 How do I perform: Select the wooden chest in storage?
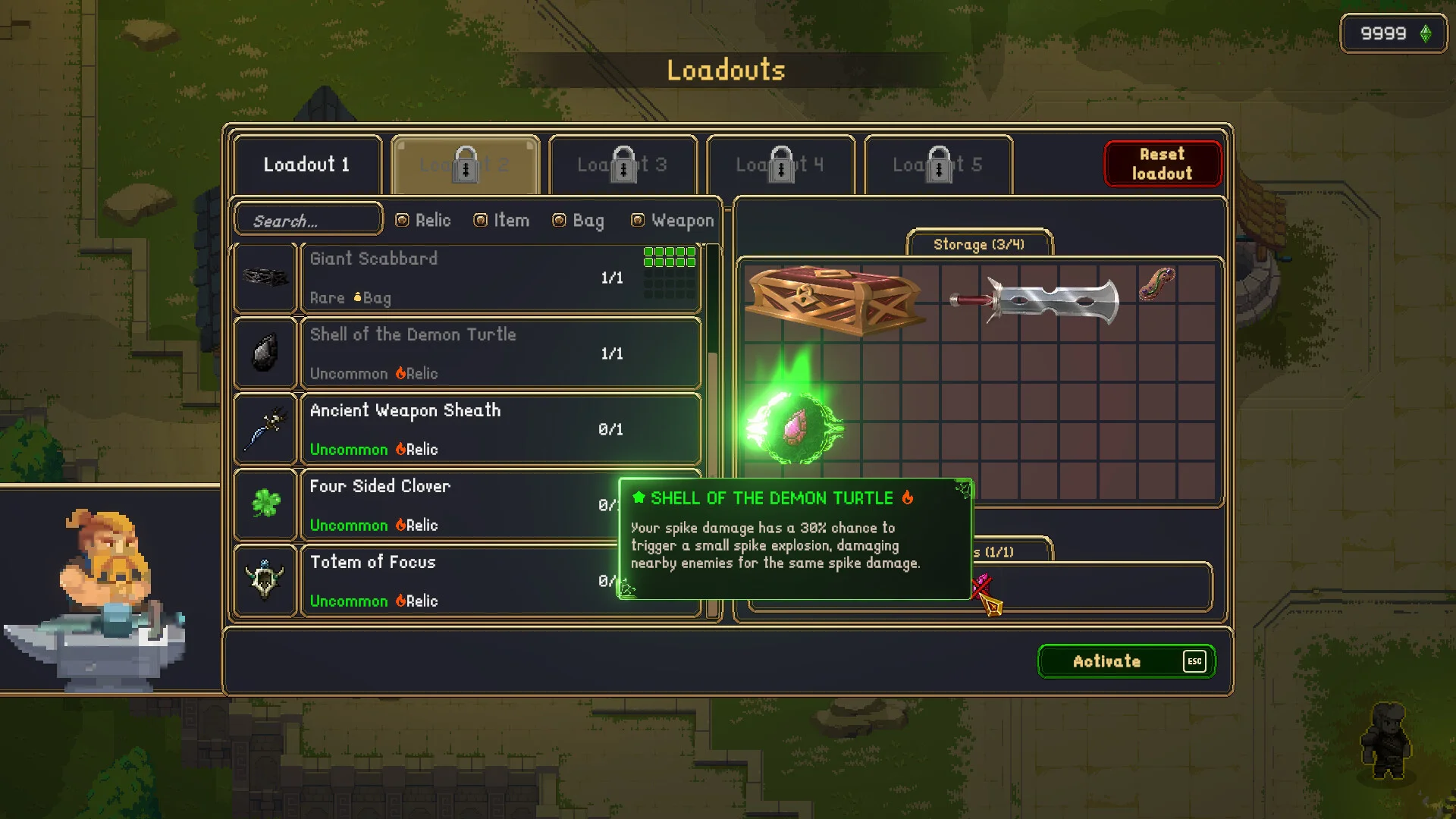tap(834, 300)
